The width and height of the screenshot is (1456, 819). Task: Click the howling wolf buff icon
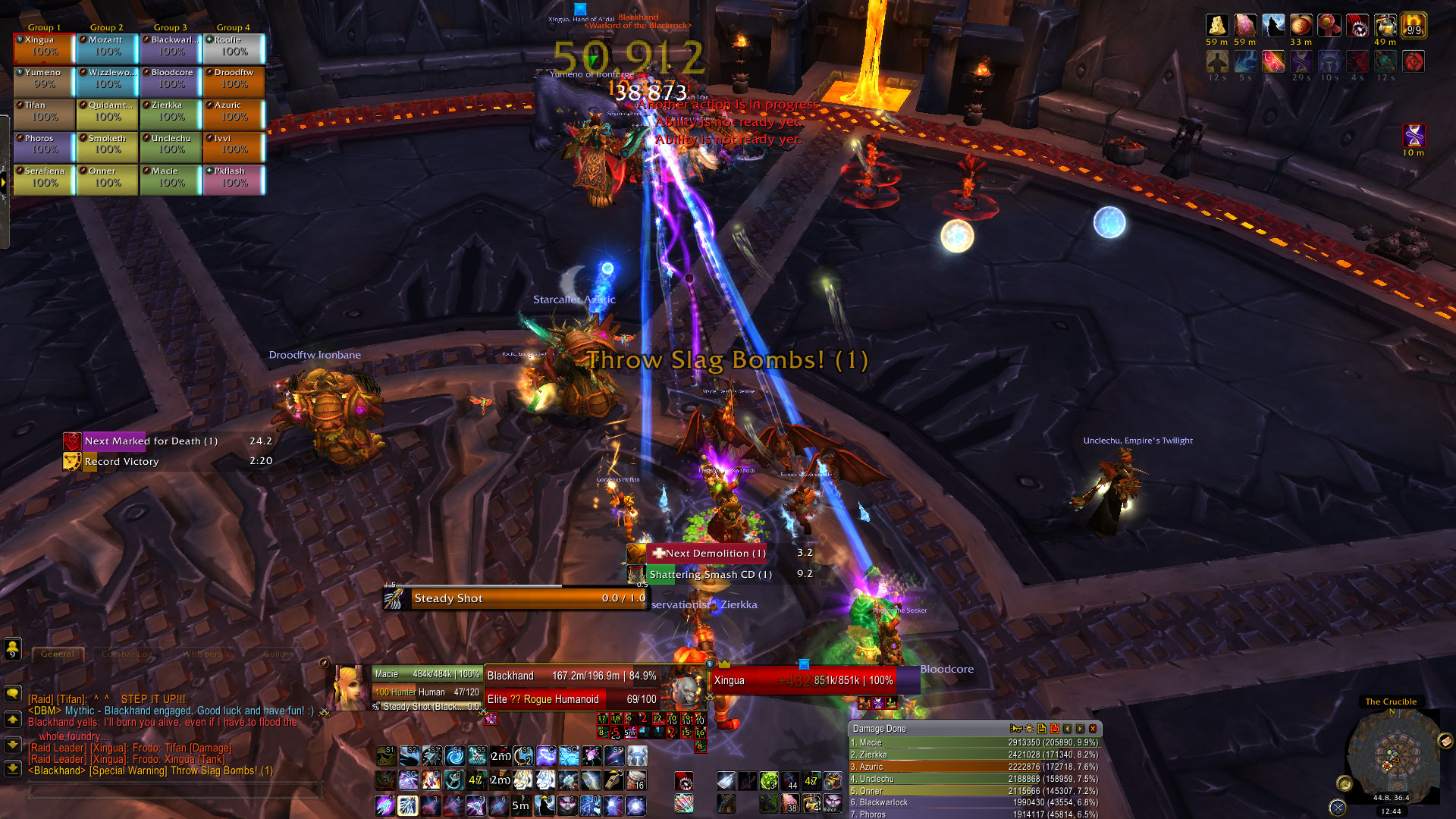(1273, 26)
